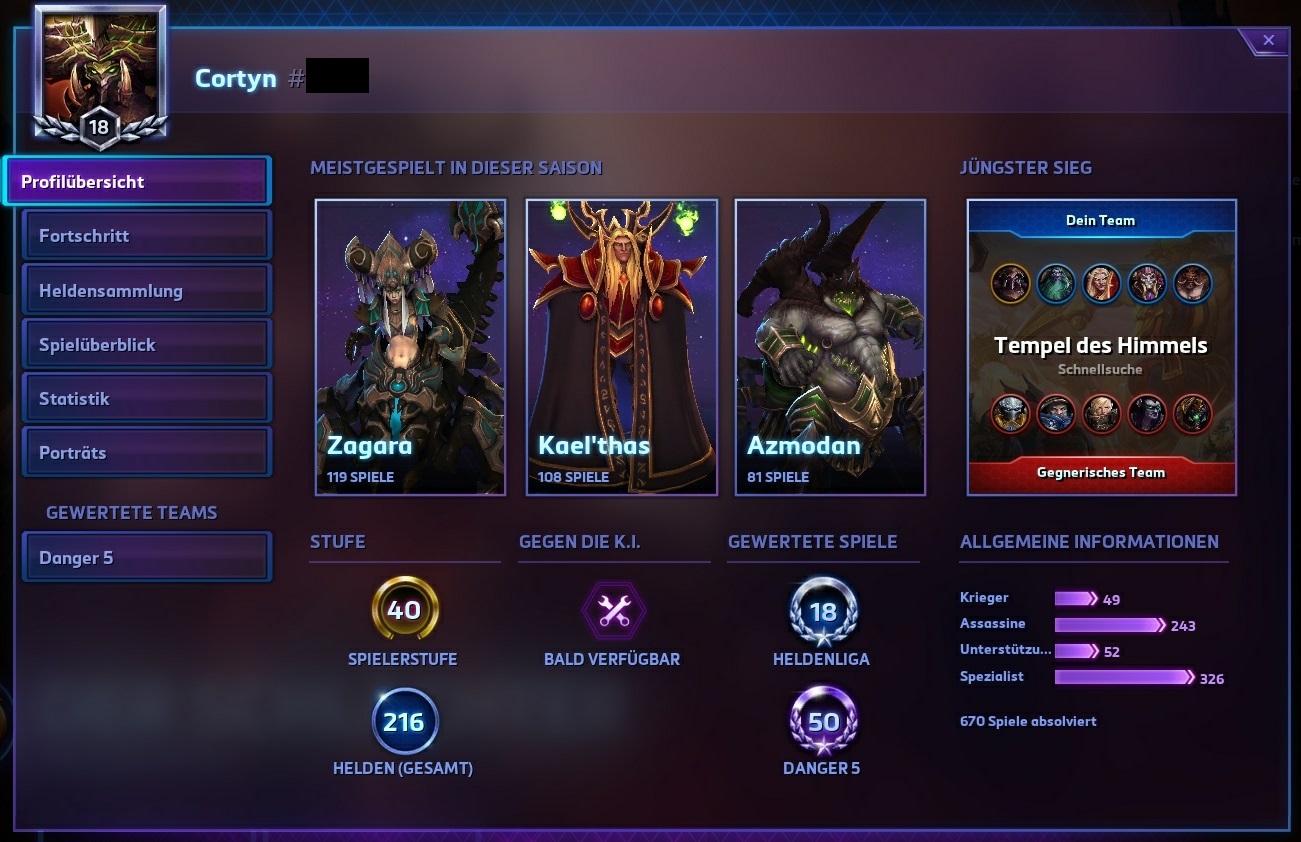The image size is (1301, 842).
Task: Click the Bald Verfügbar wrench icon
Action: click(x=613, y=611)
